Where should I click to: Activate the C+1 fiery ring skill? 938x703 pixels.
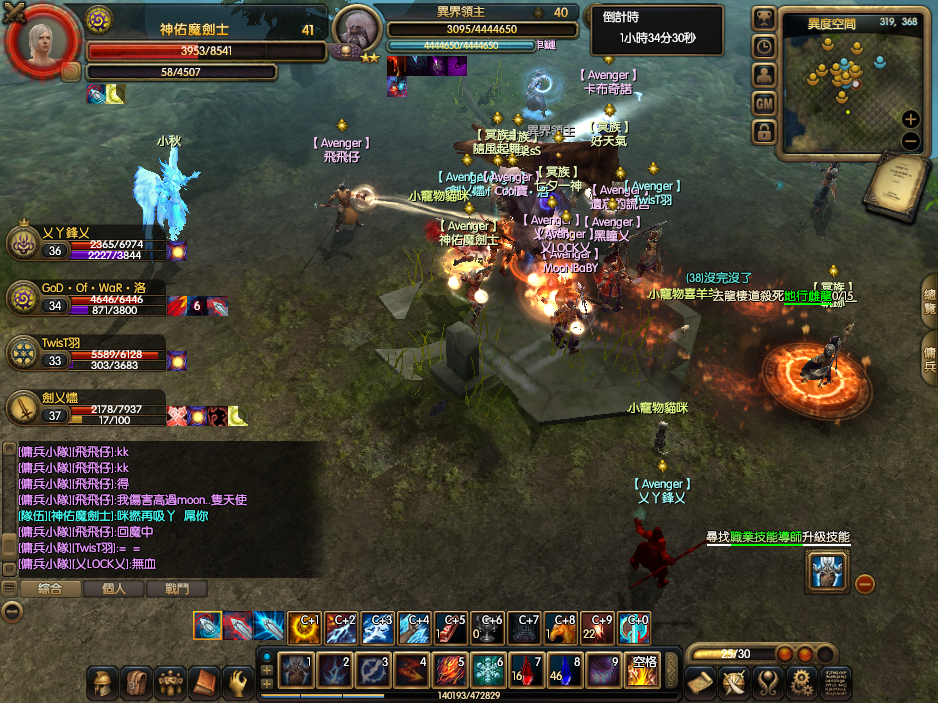pos(304,628)
